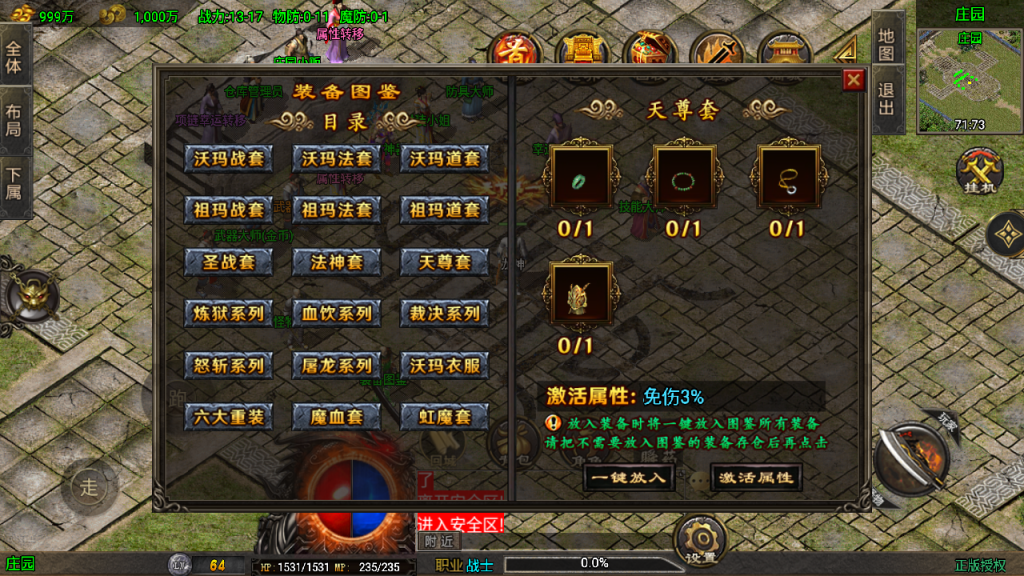
Task: Select the green bracelet equipment slot
Action: coord(683,180)
